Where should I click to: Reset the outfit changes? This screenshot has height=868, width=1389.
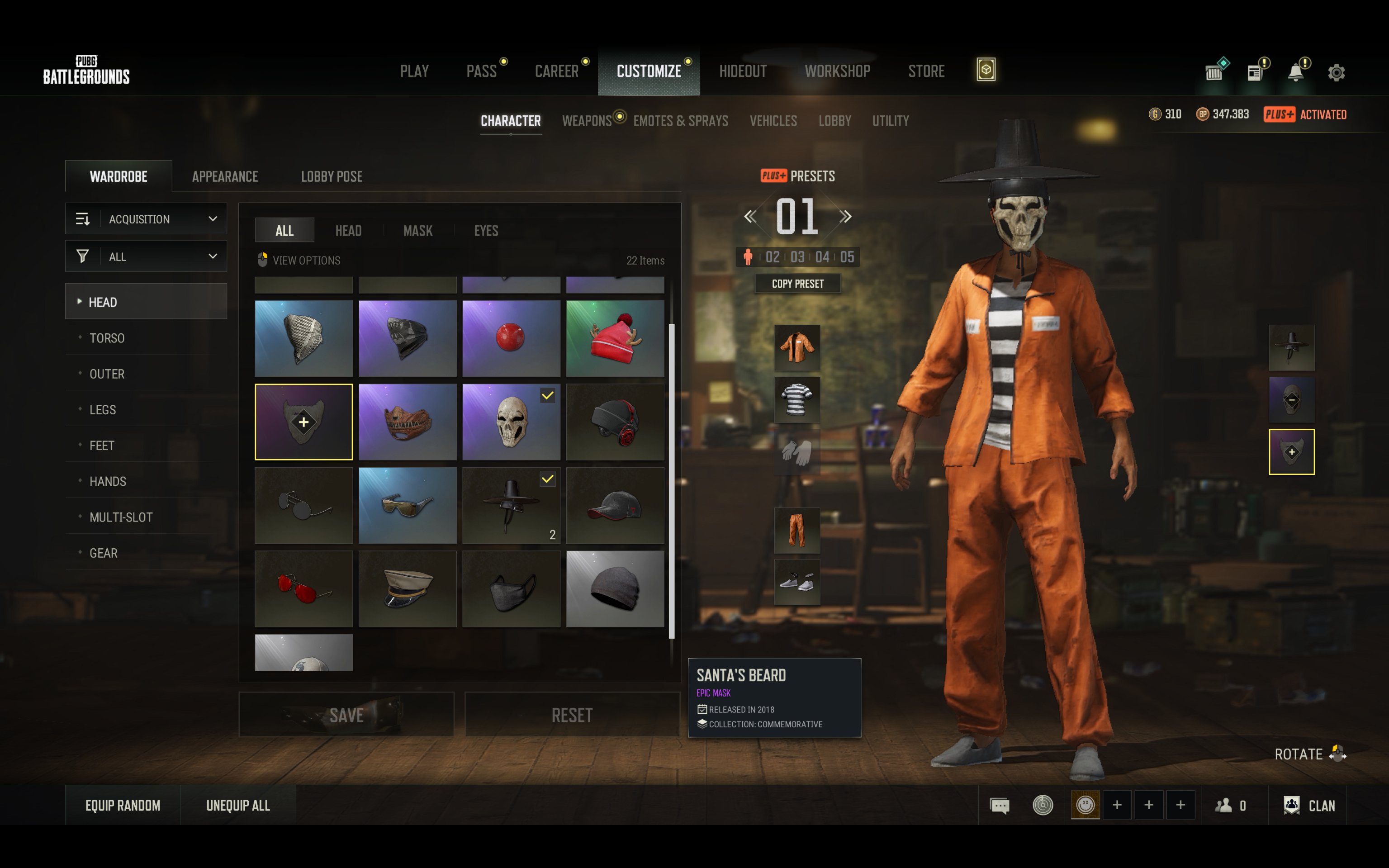(572, 715)
